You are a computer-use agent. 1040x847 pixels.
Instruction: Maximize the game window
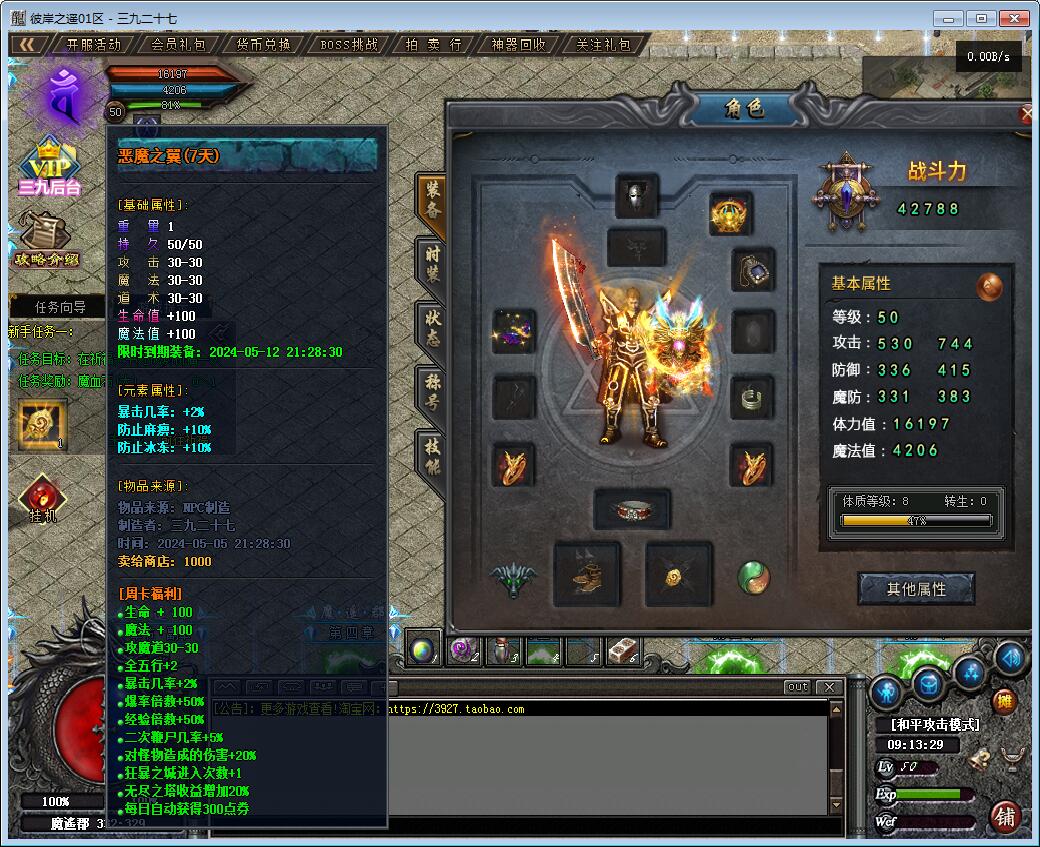point(983,18)
